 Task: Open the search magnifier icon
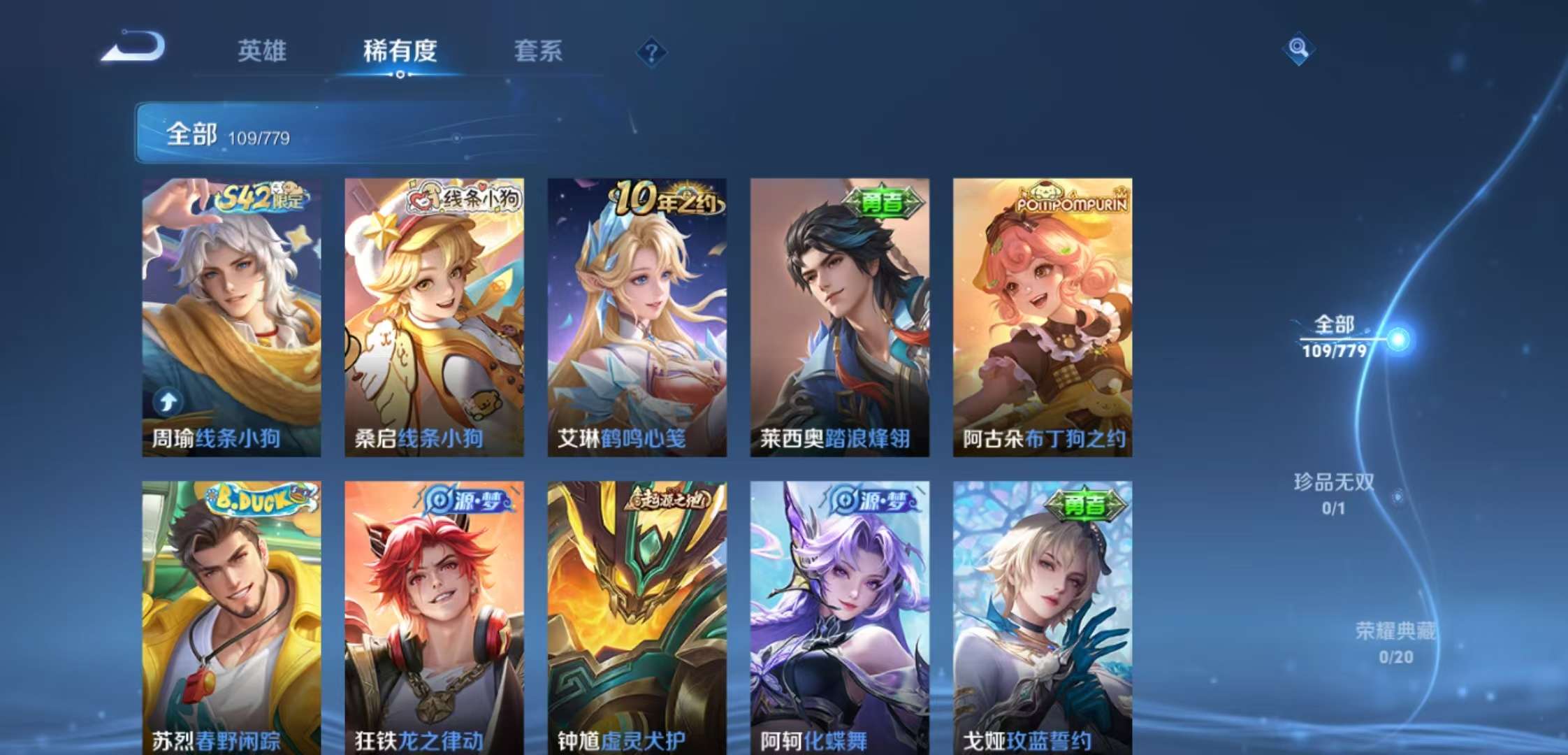(x=1297, y=49)
